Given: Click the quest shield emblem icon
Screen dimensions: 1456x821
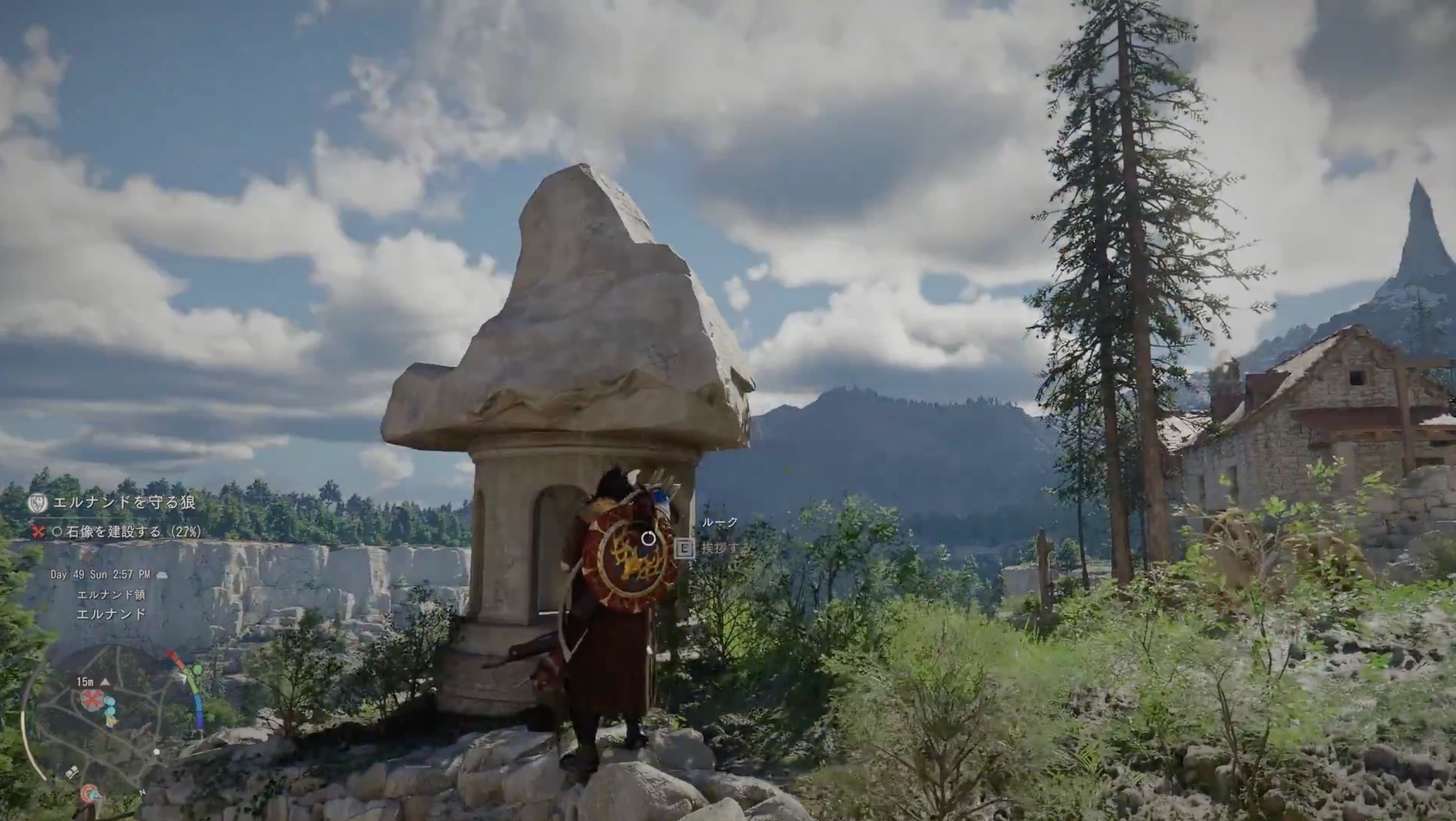Looking at the screenshot, I should pos(38,502).
